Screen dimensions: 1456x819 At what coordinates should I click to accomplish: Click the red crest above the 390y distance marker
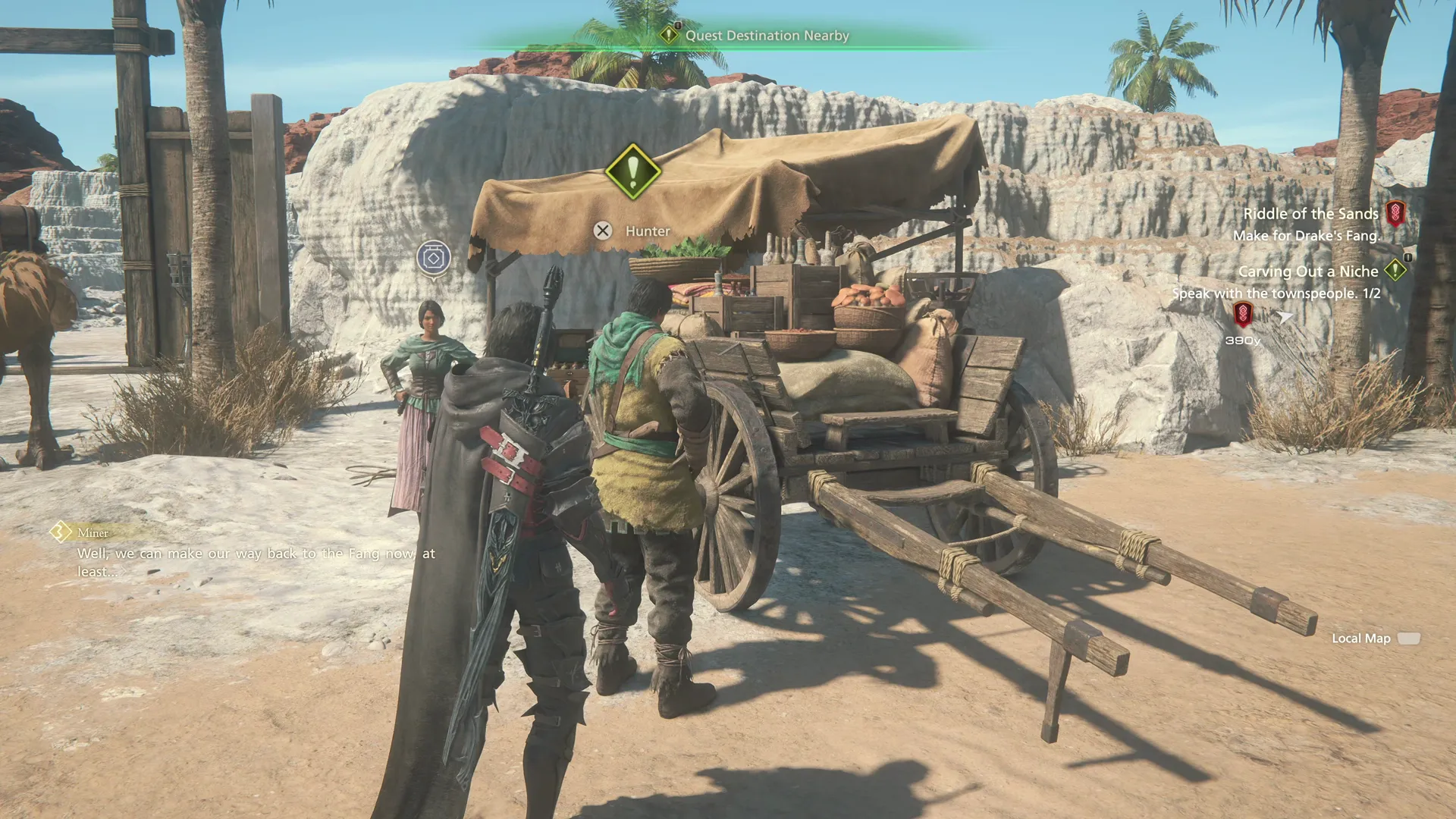[x=1244, y=313]
